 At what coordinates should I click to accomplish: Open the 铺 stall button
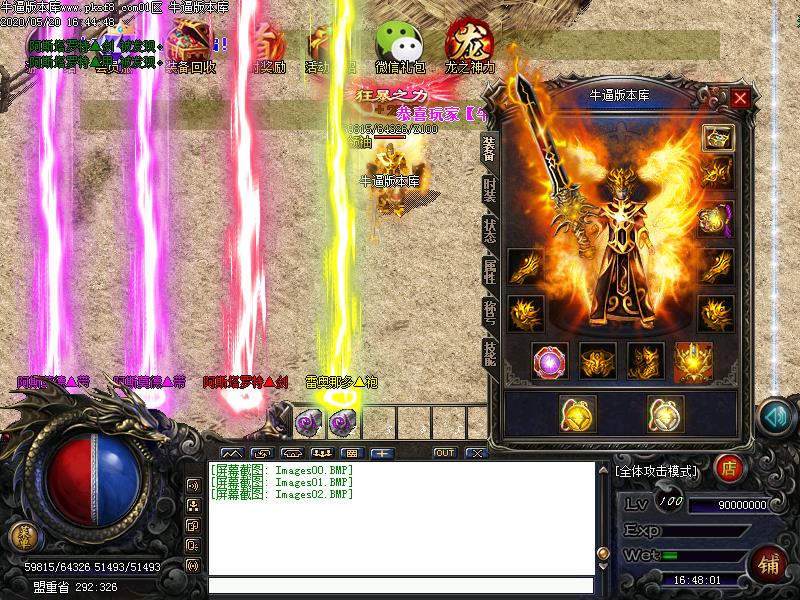769,563
